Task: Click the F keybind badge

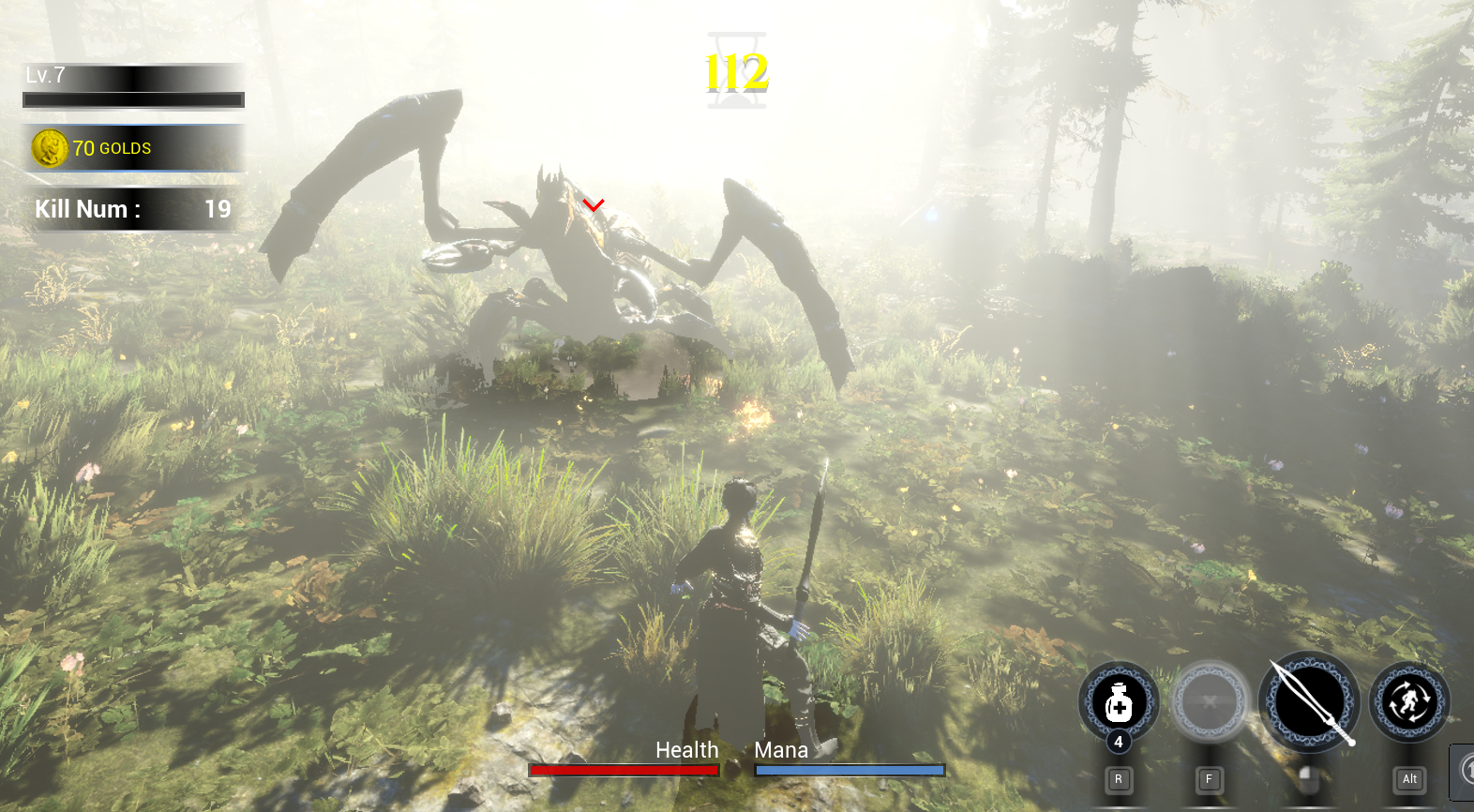Action: 1210,779
